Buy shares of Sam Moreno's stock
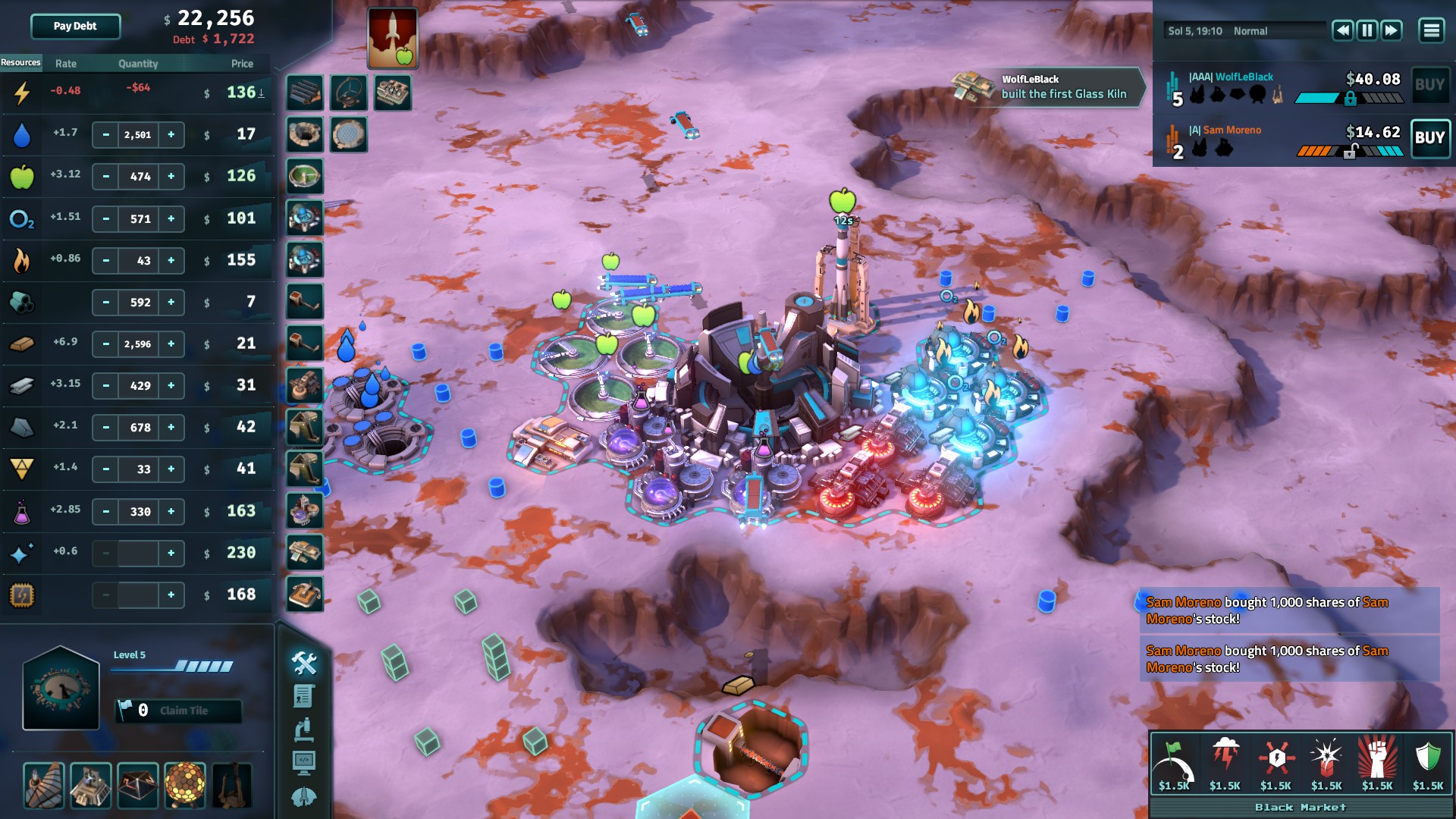Screen dimensions: 1456x819 click(1429, 138)
